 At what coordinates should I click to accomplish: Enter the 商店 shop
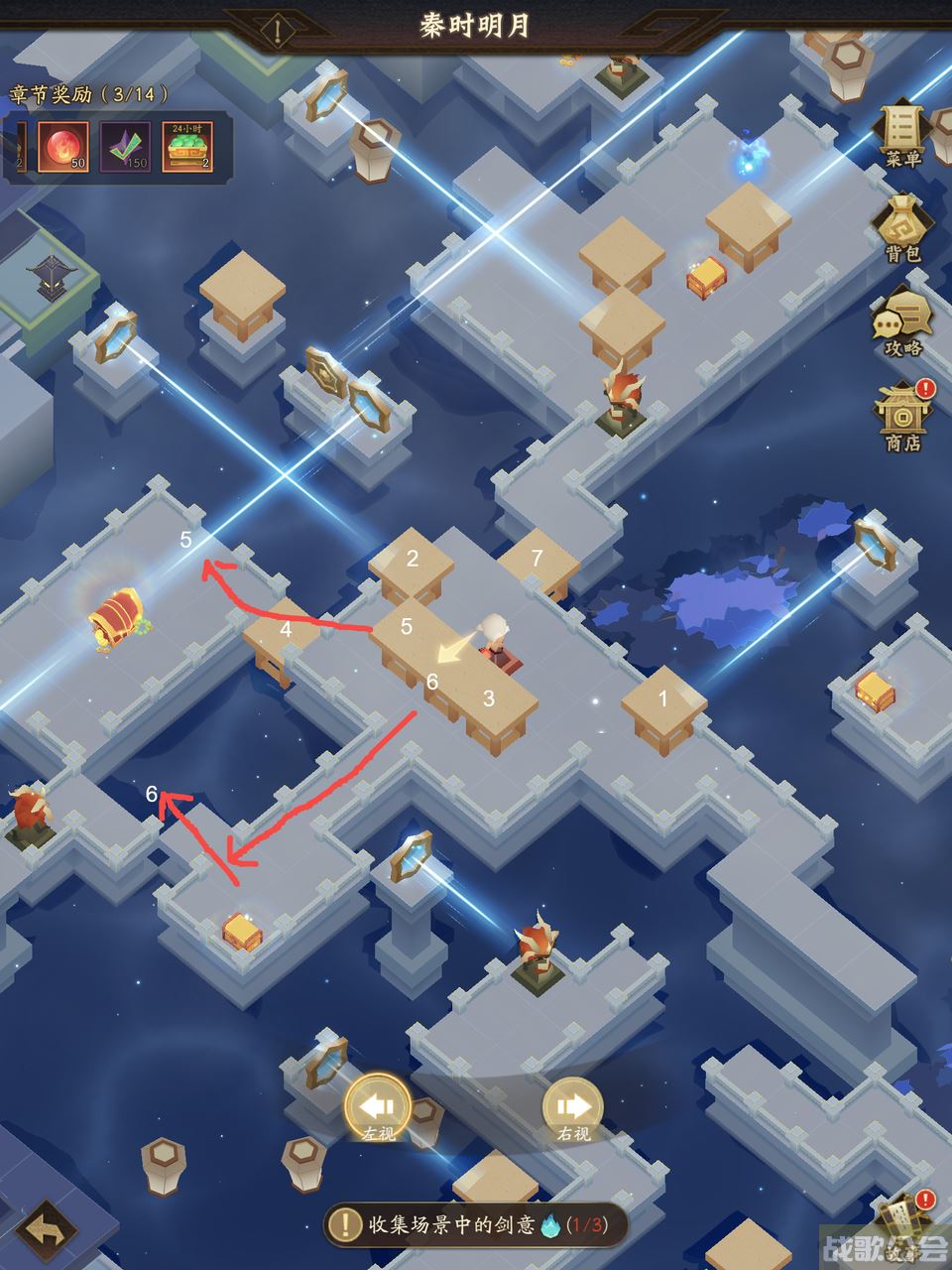[x=903, y=417]
